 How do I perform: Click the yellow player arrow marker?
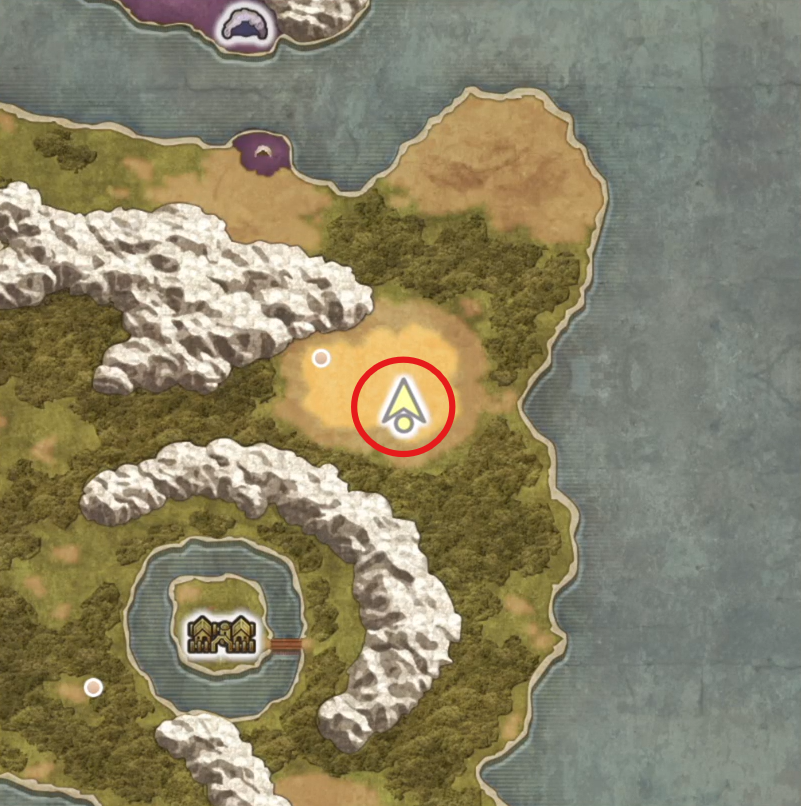pyautogui.click(x=403, y=405)
